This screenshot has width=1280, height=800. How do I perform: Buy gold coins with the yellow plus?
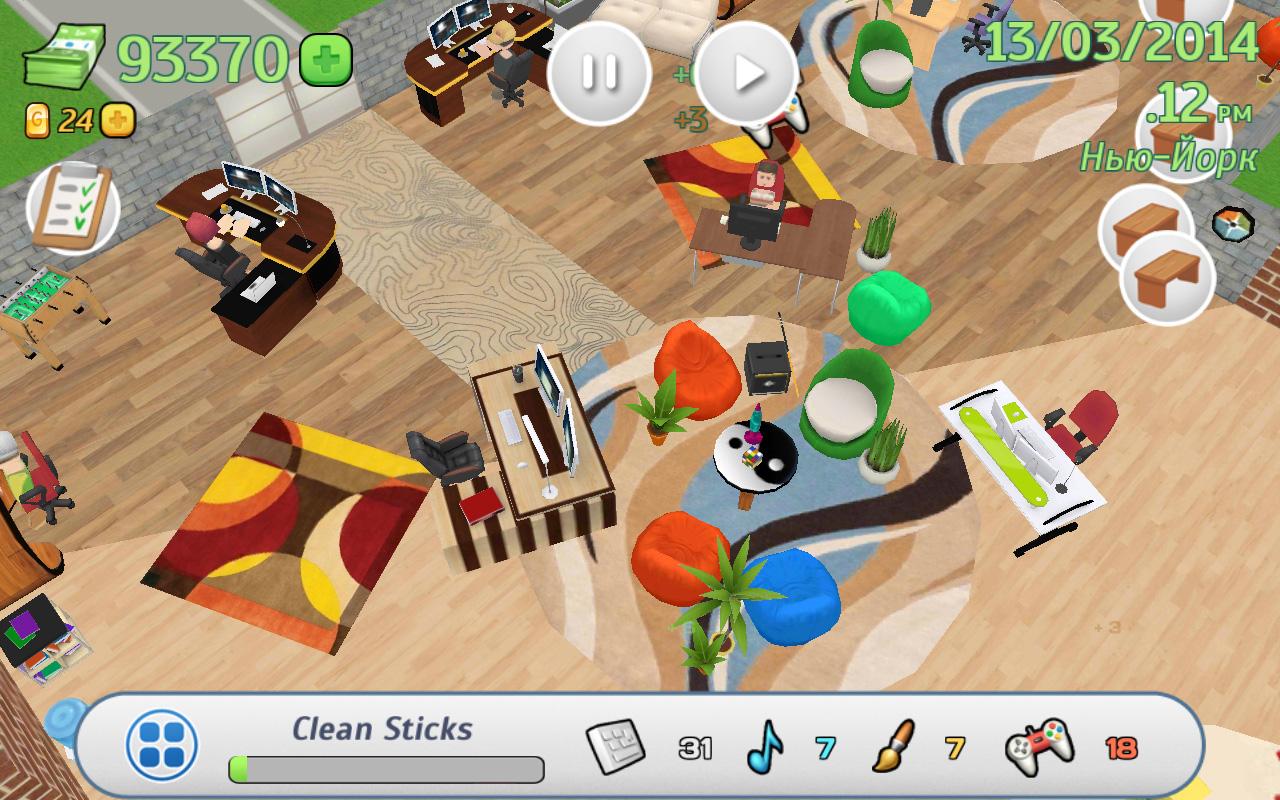(x=117, y=121)
